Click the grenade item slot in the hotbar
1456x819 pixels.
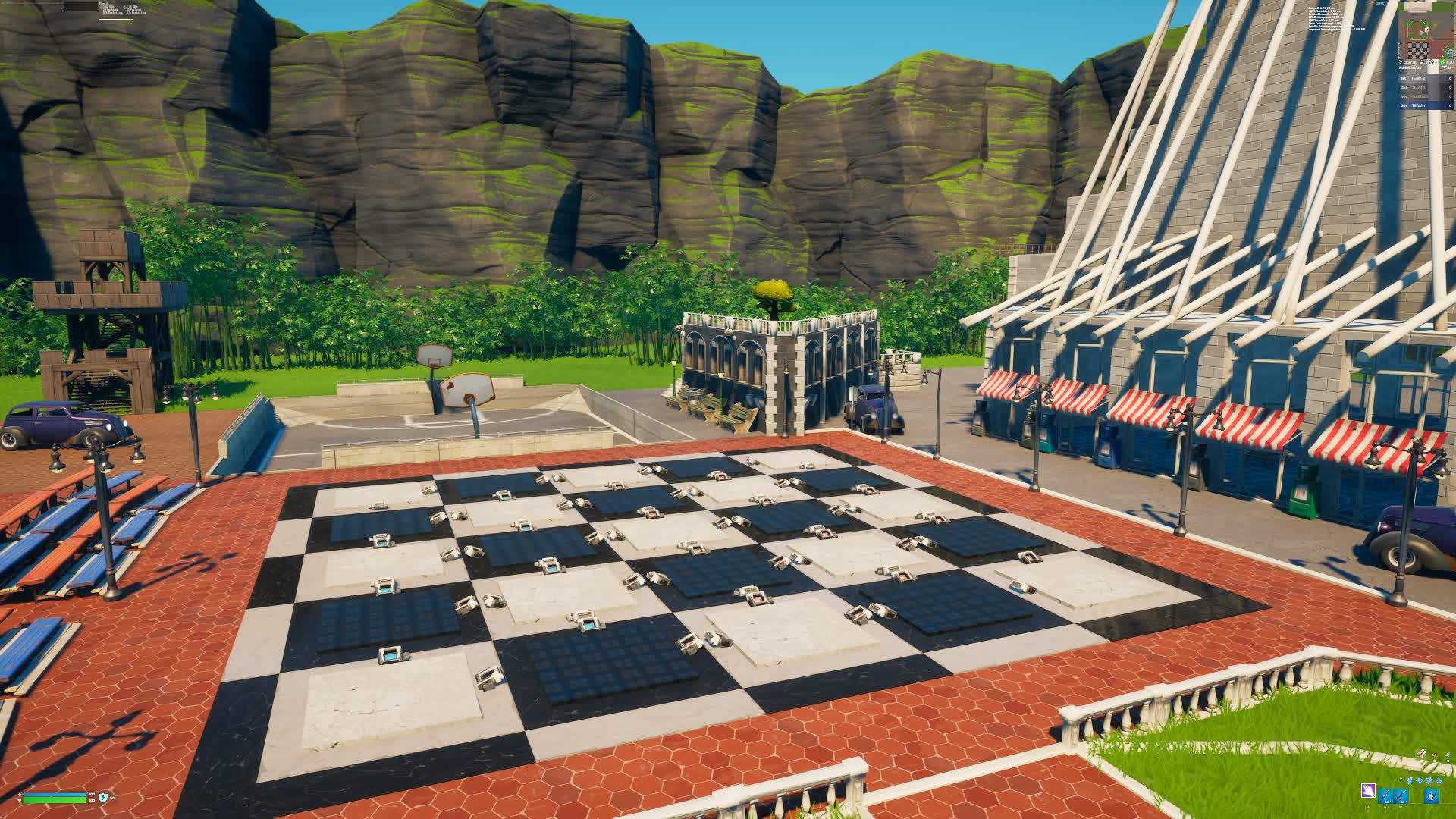click(1430, 795)
